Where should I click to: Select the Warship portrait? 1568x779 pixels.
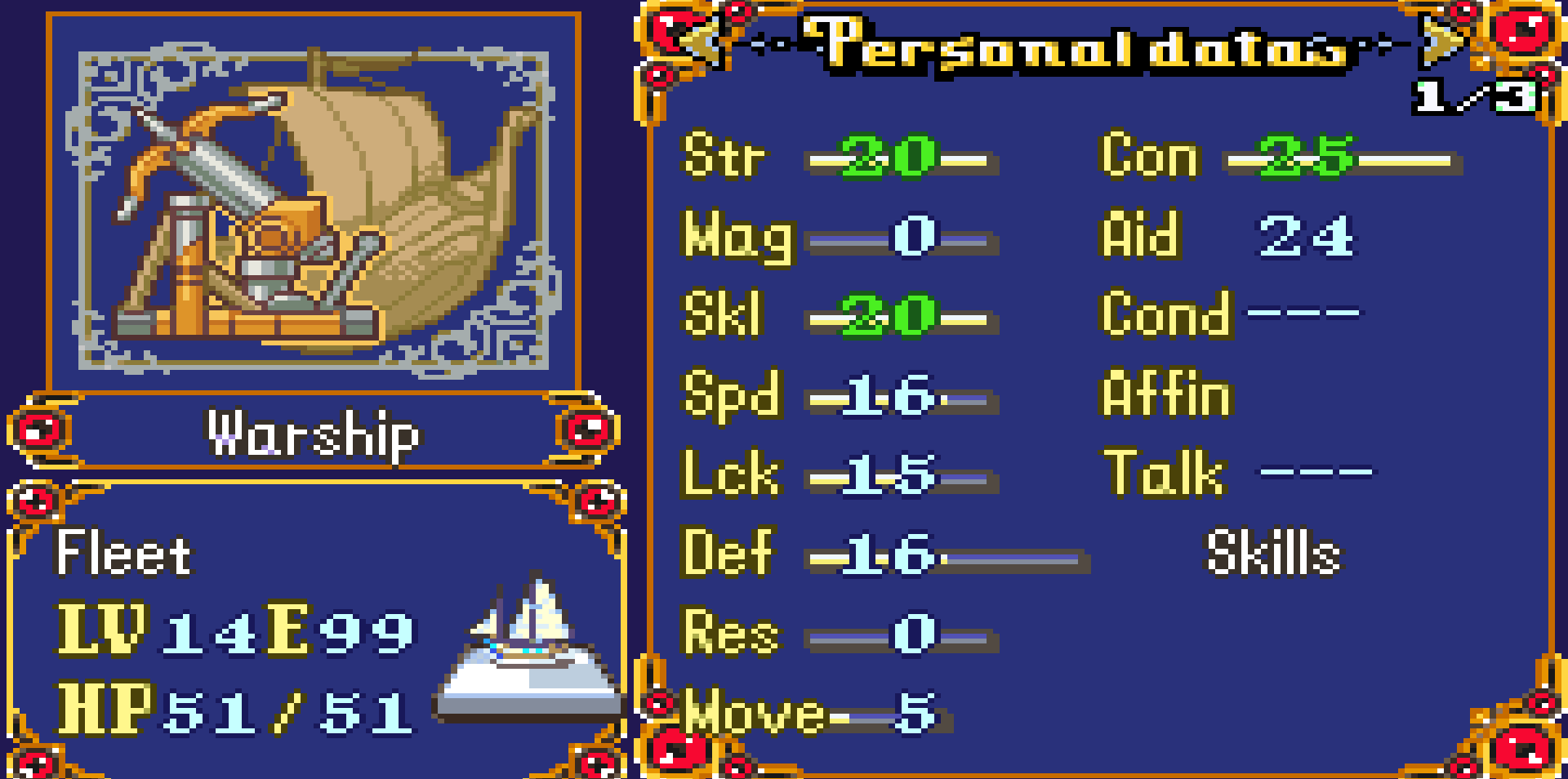point(314,204)
